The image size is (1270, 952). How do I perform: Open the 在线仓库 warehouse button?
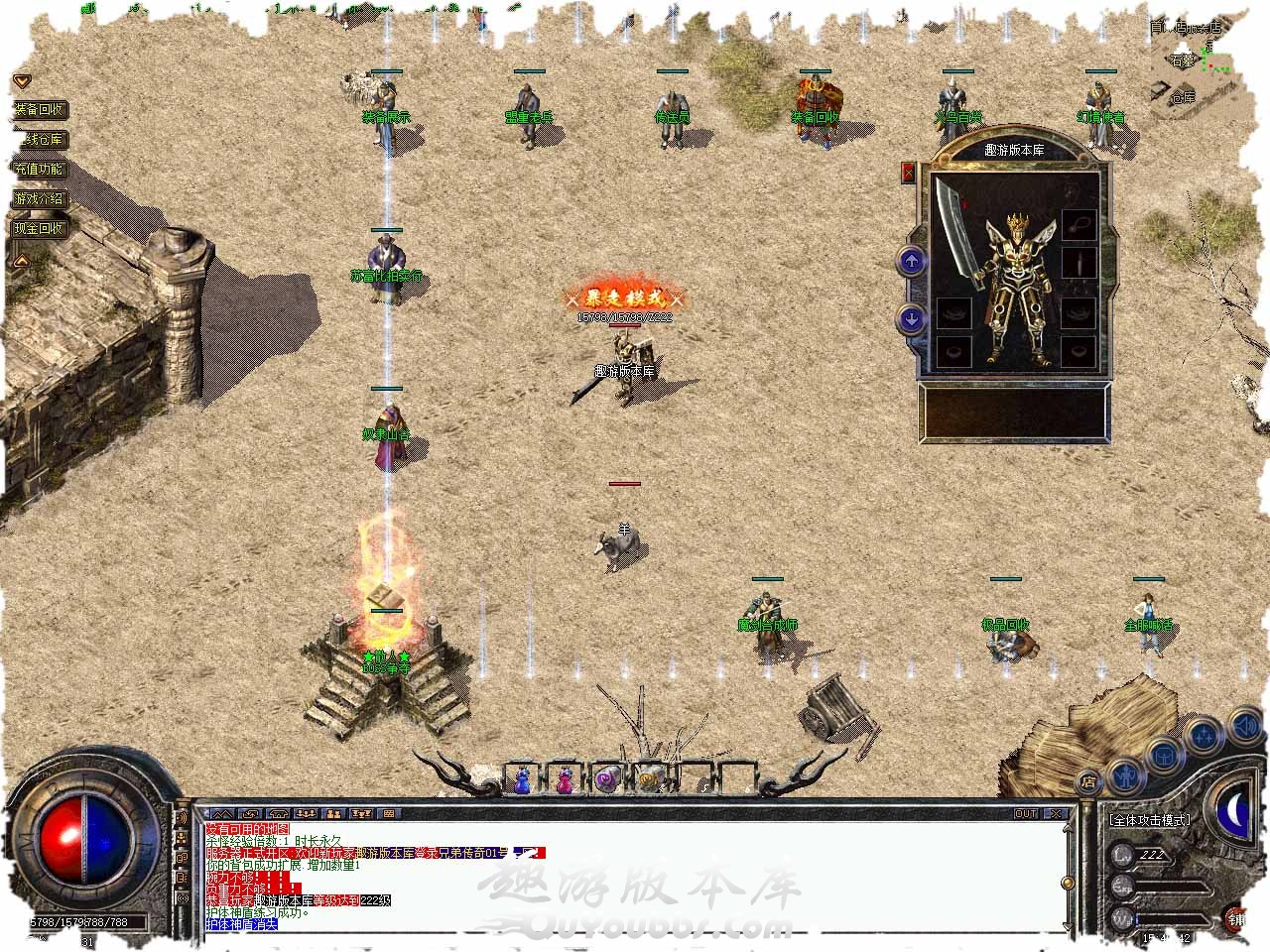pyautogui.click(x=40, y=140)
